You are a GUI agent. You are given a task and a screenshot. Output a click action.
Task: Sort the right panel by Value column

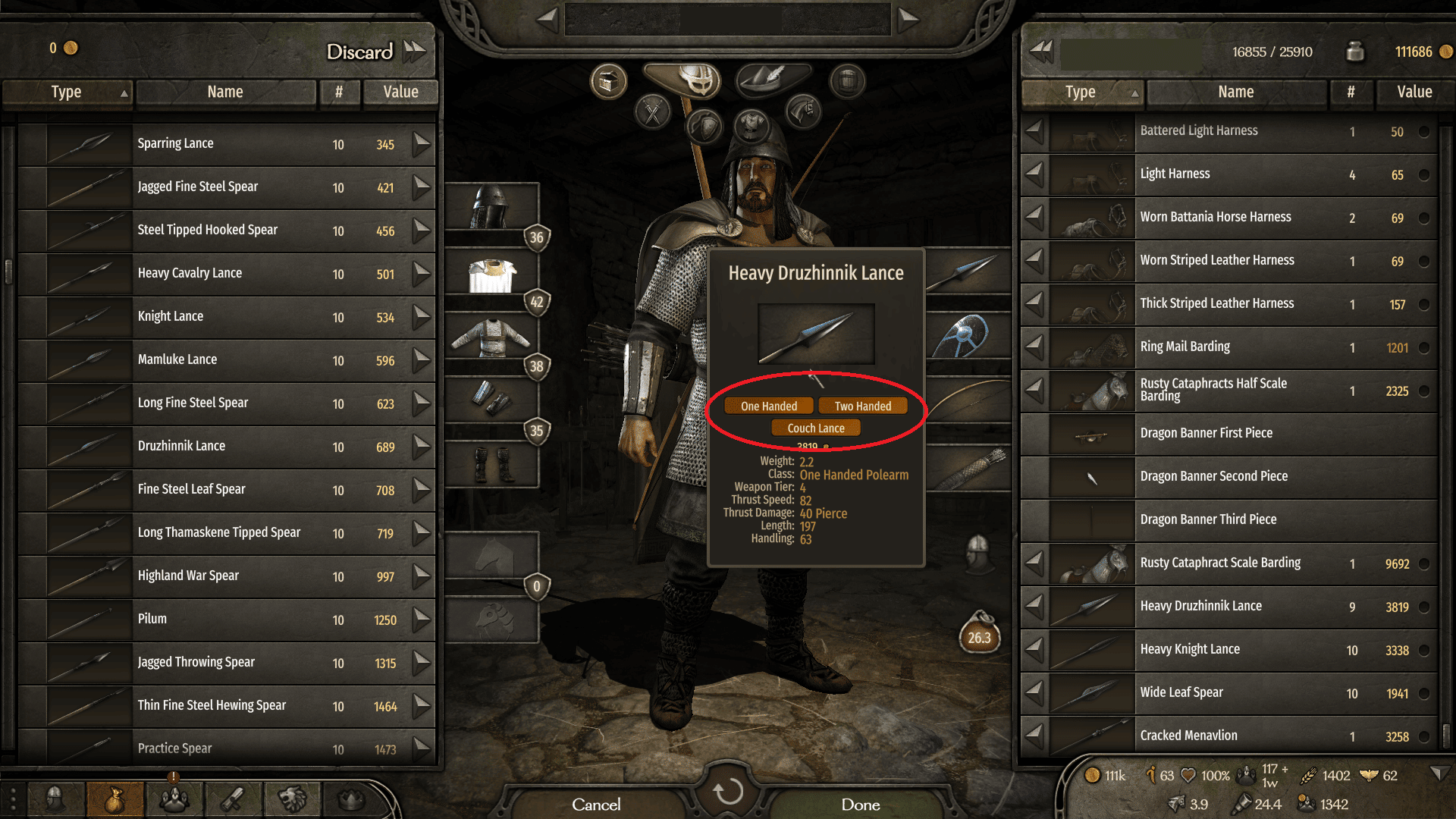point(1414,93)
